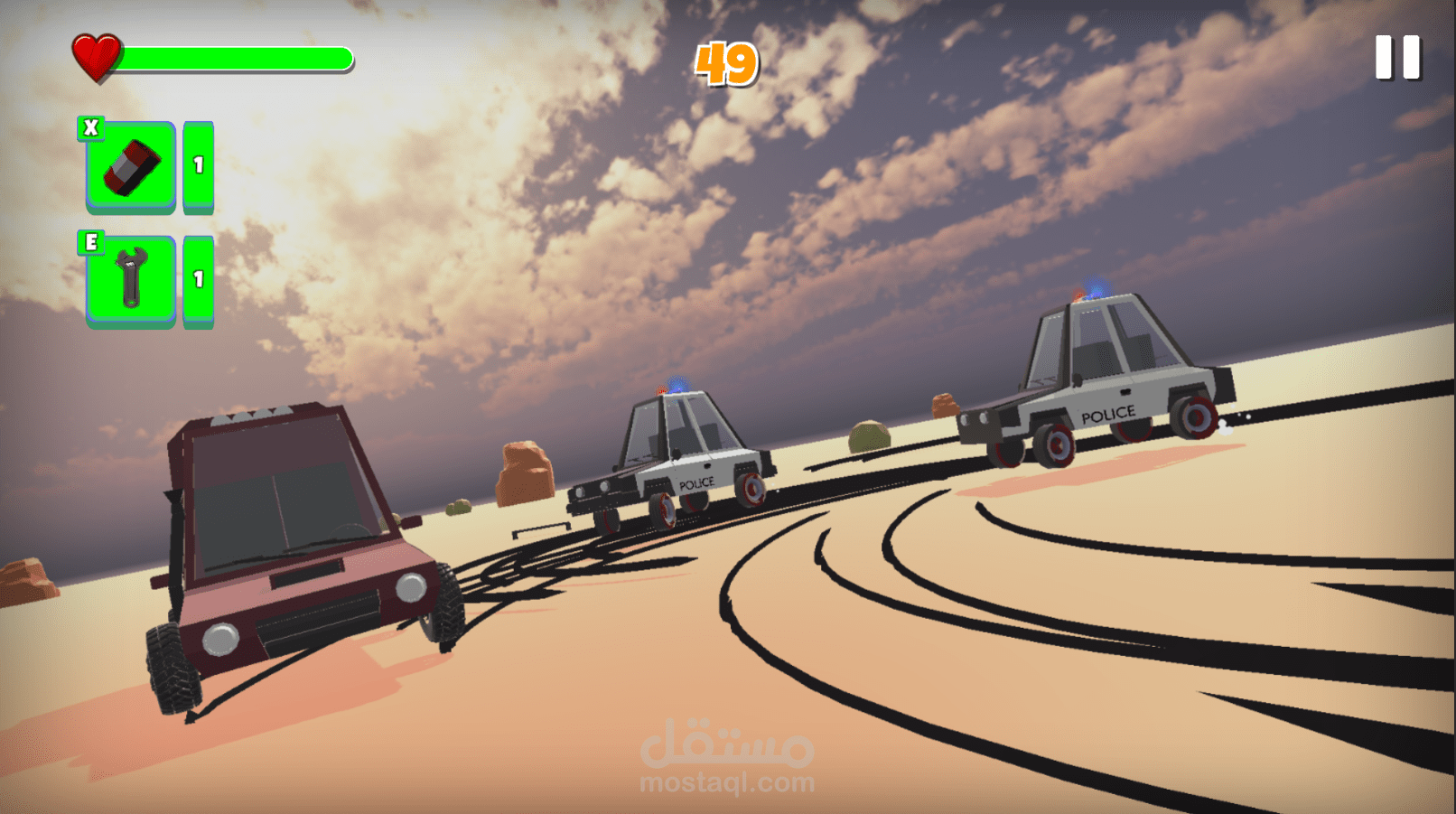Image resolution: width=1456 pixels, height=814 pixels.
Task: Use the dynamite item
Action: pos(131,167)
